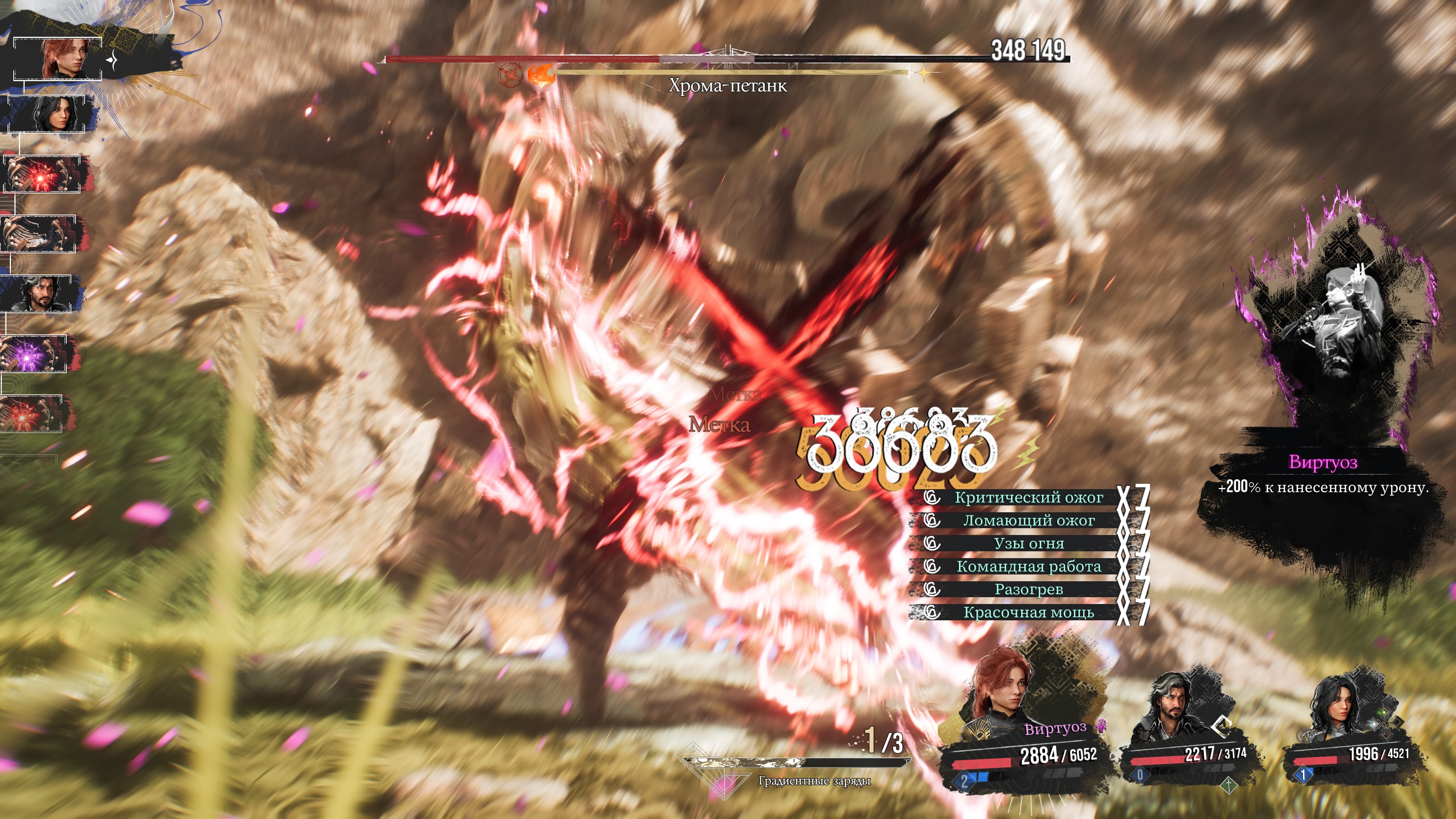
Task: Inspect the red mark status icon on enemy
Action: [510, 75]
